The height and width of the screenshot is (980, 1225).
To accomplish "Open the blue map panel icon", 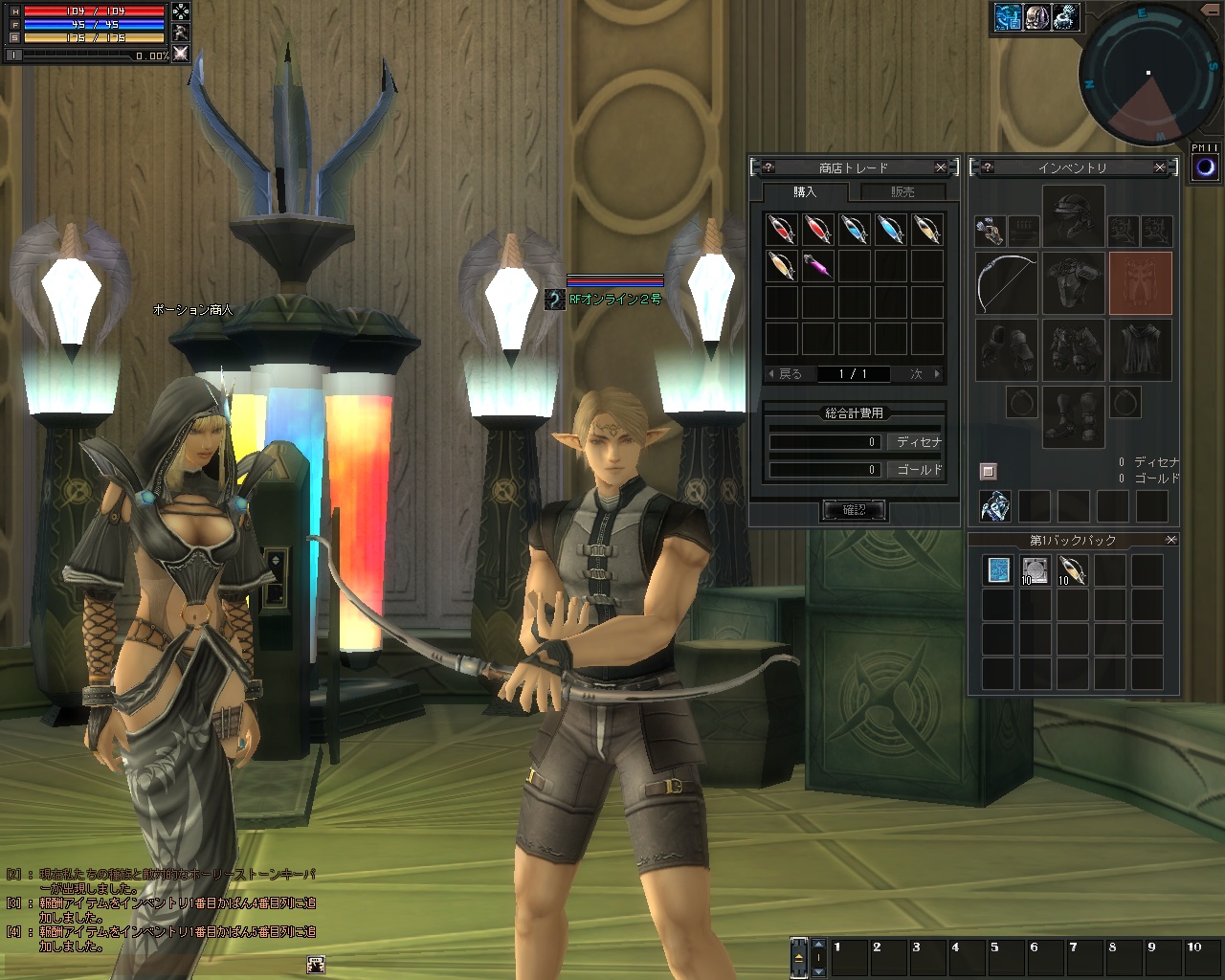I will 1008,17.
